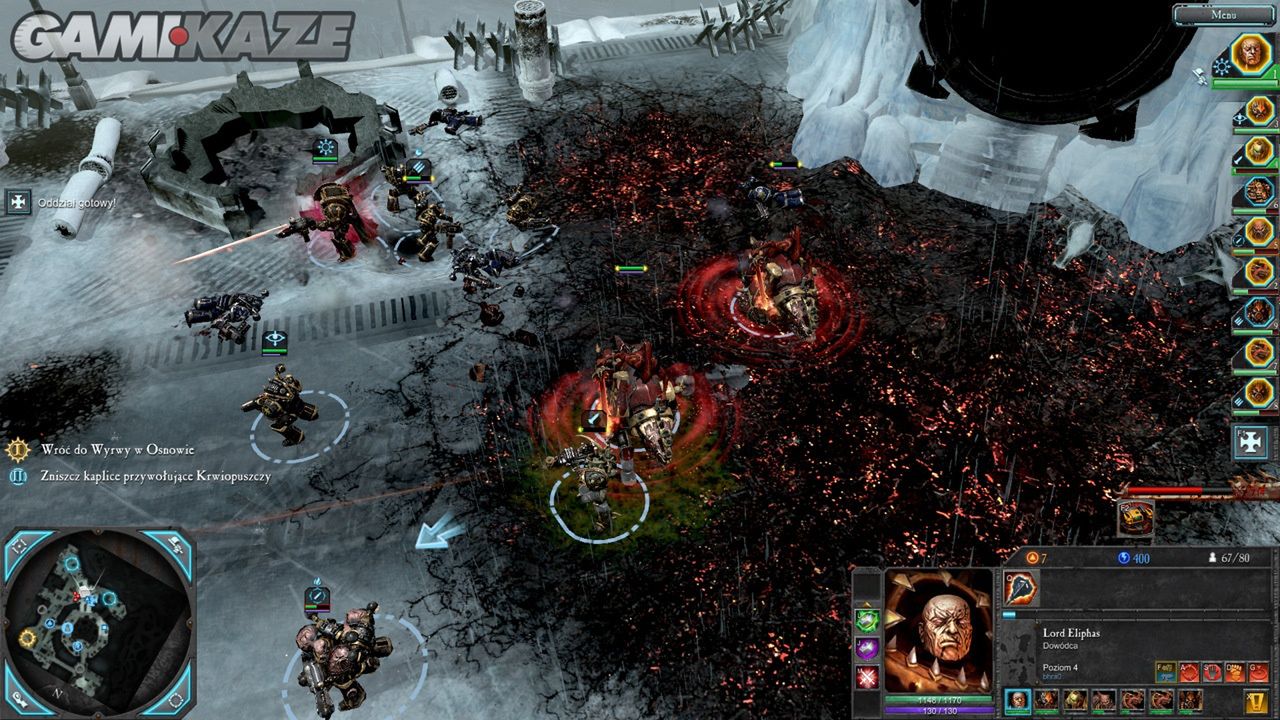The width and height of the screenshot is (1280, 720).
Task: Select the first unit thumbnail in the selection bar
Action: [x=1018, y=700]
